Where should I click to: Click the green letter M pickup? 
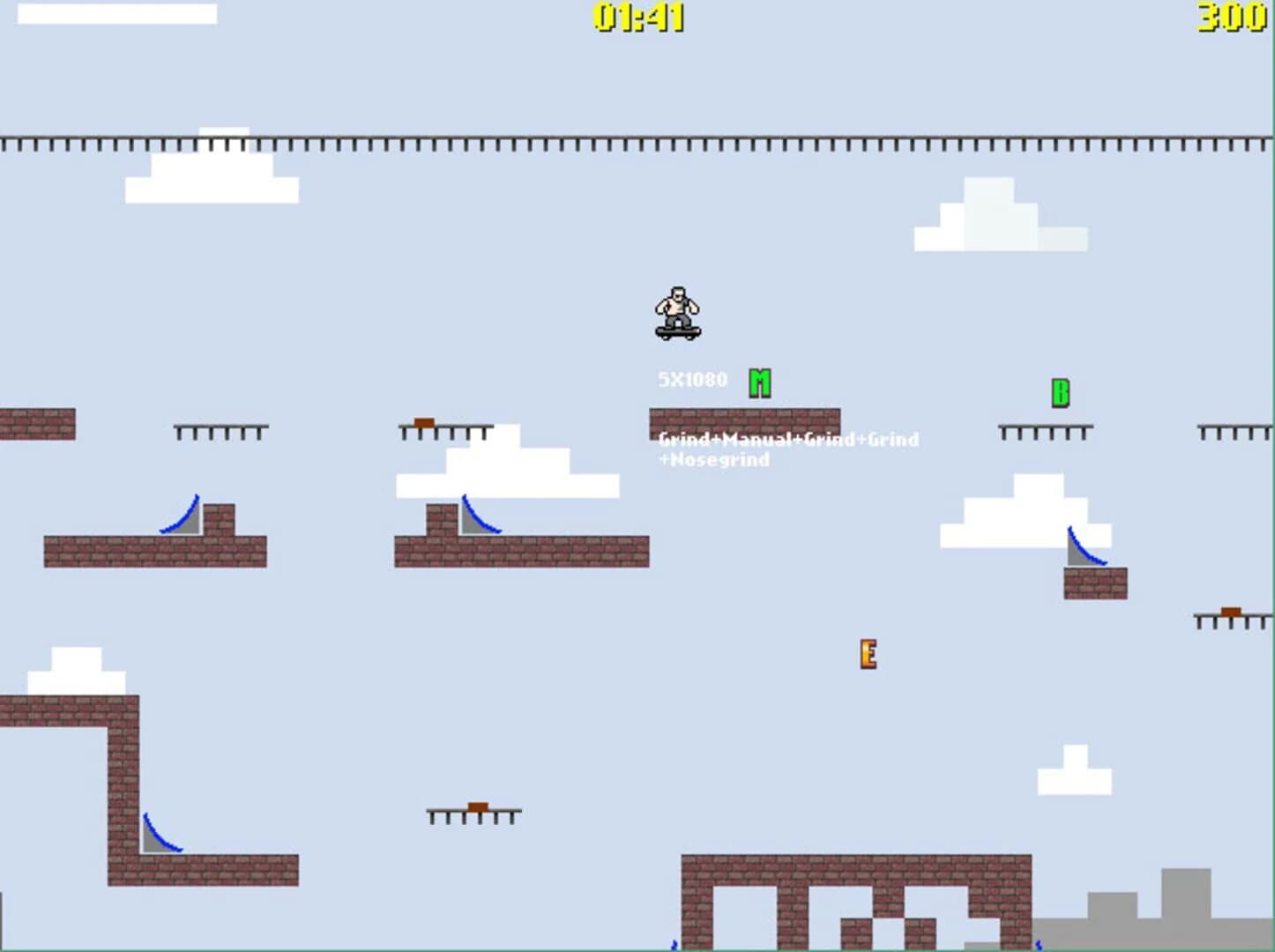[759, 381]
